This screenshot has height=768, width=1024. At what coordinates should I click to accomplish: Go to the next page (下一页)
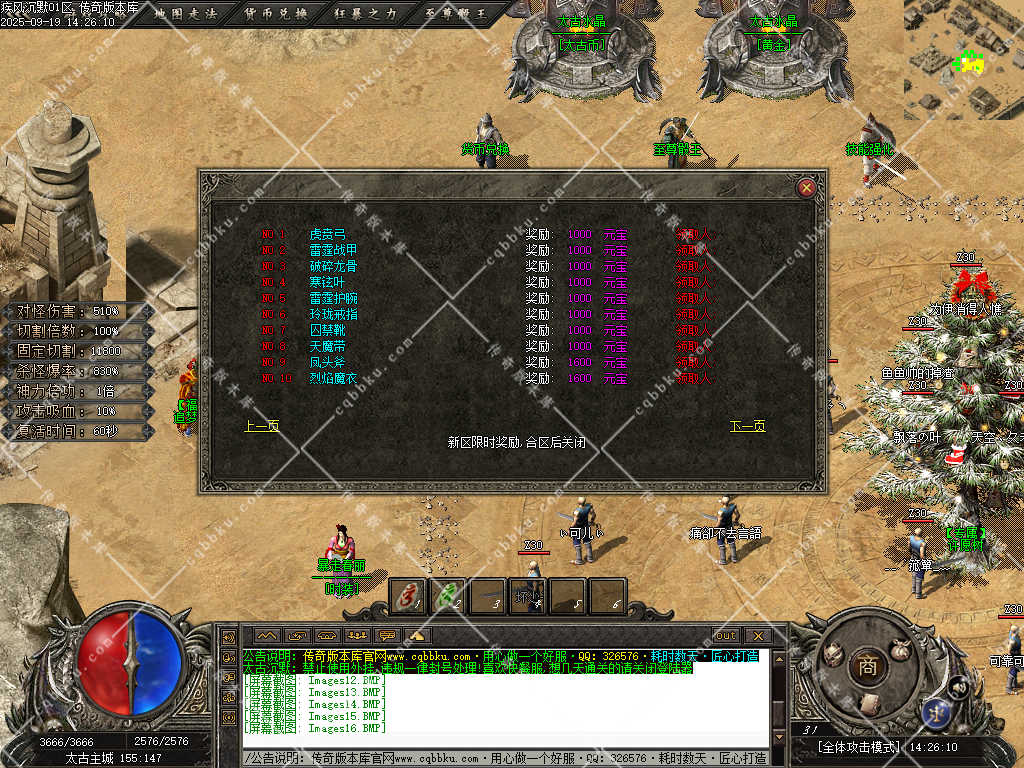(747, 426)
